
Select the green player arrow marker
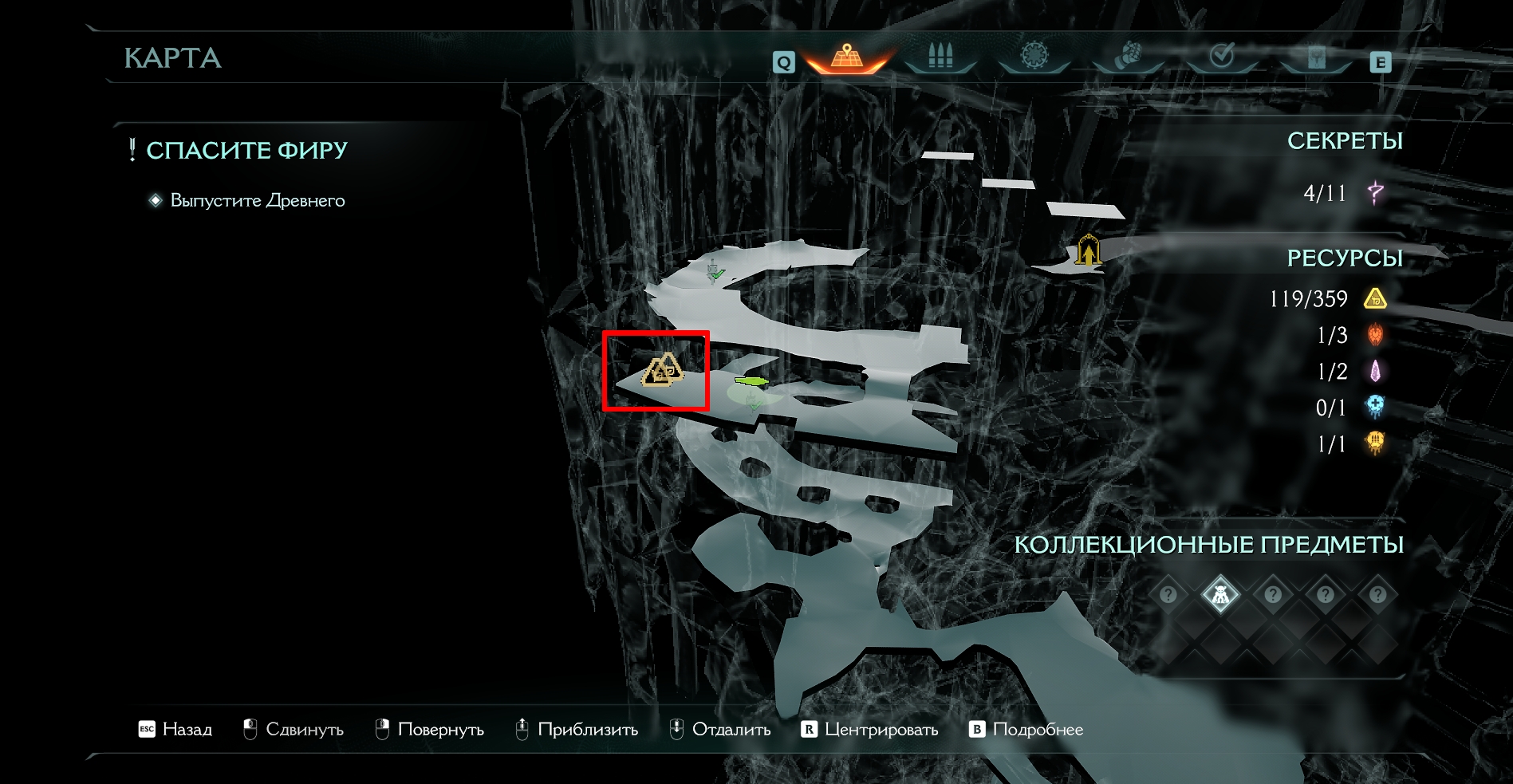point(751,381)
